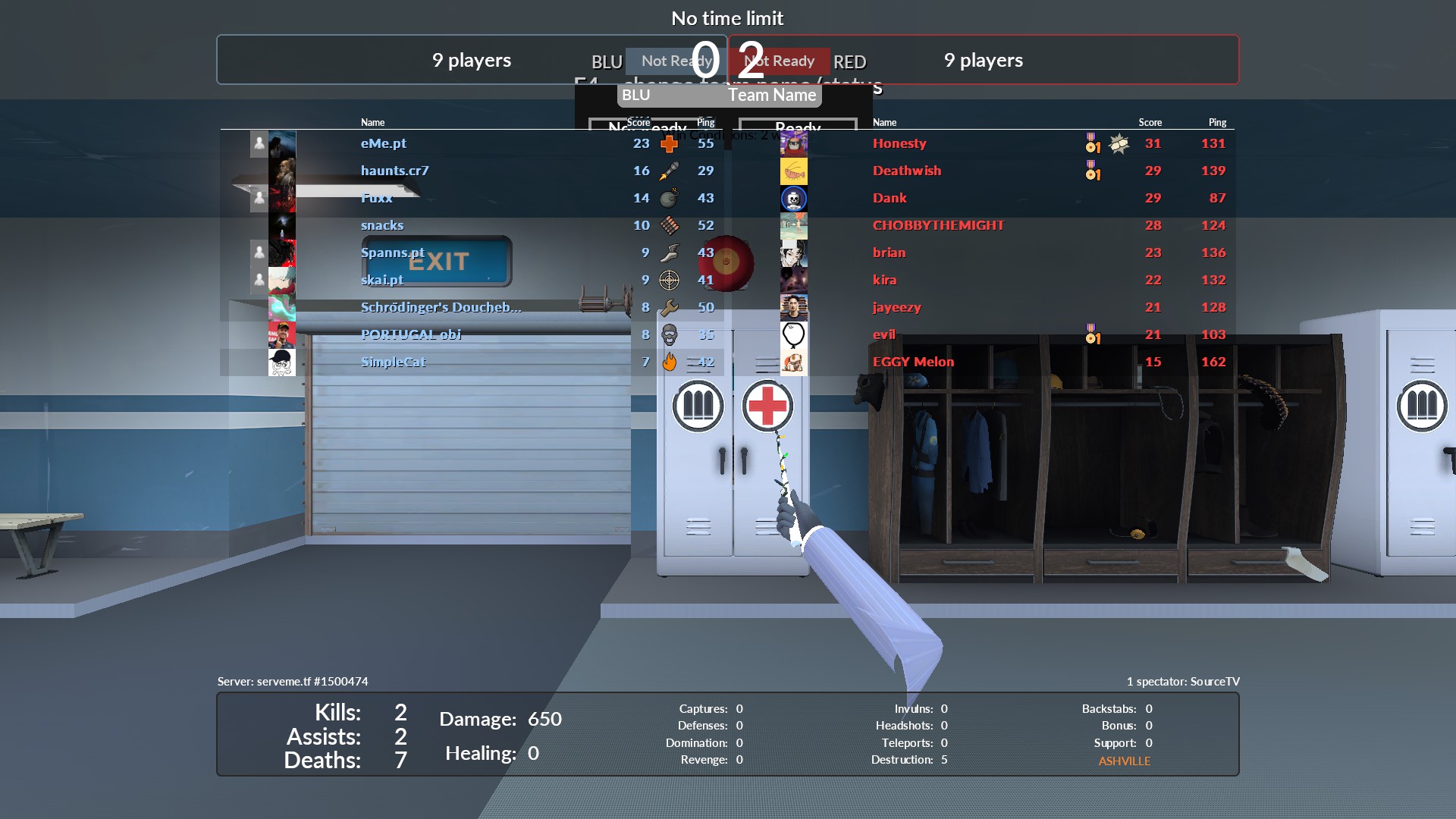Open Honesty's avatar thumbnail

[x=793, y=143]
